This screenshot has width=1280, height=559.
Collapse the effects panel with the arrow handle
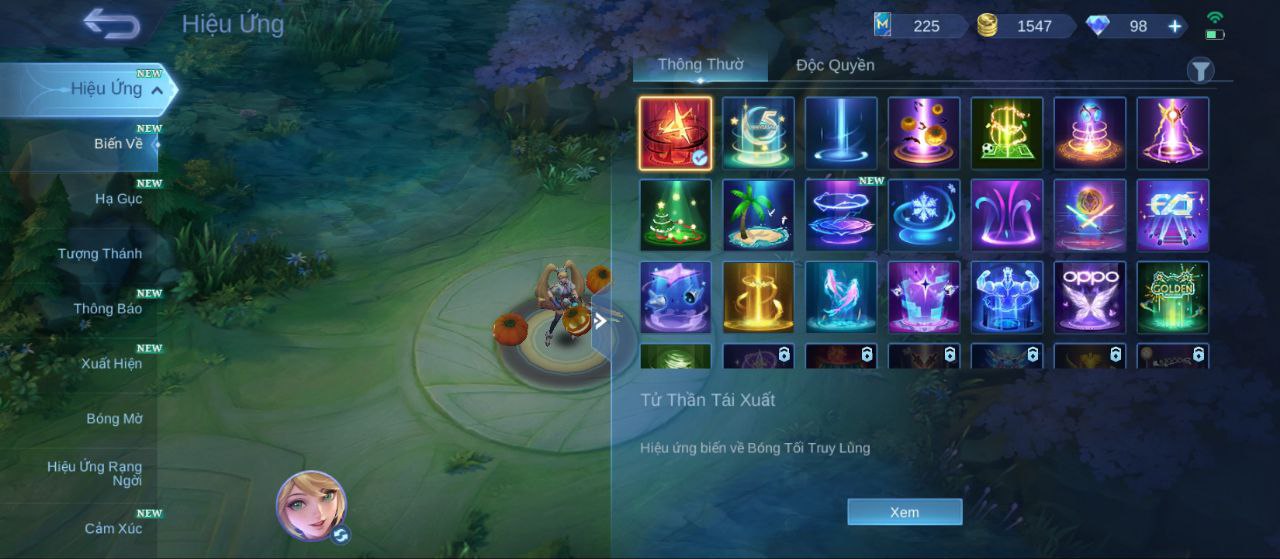601,321
